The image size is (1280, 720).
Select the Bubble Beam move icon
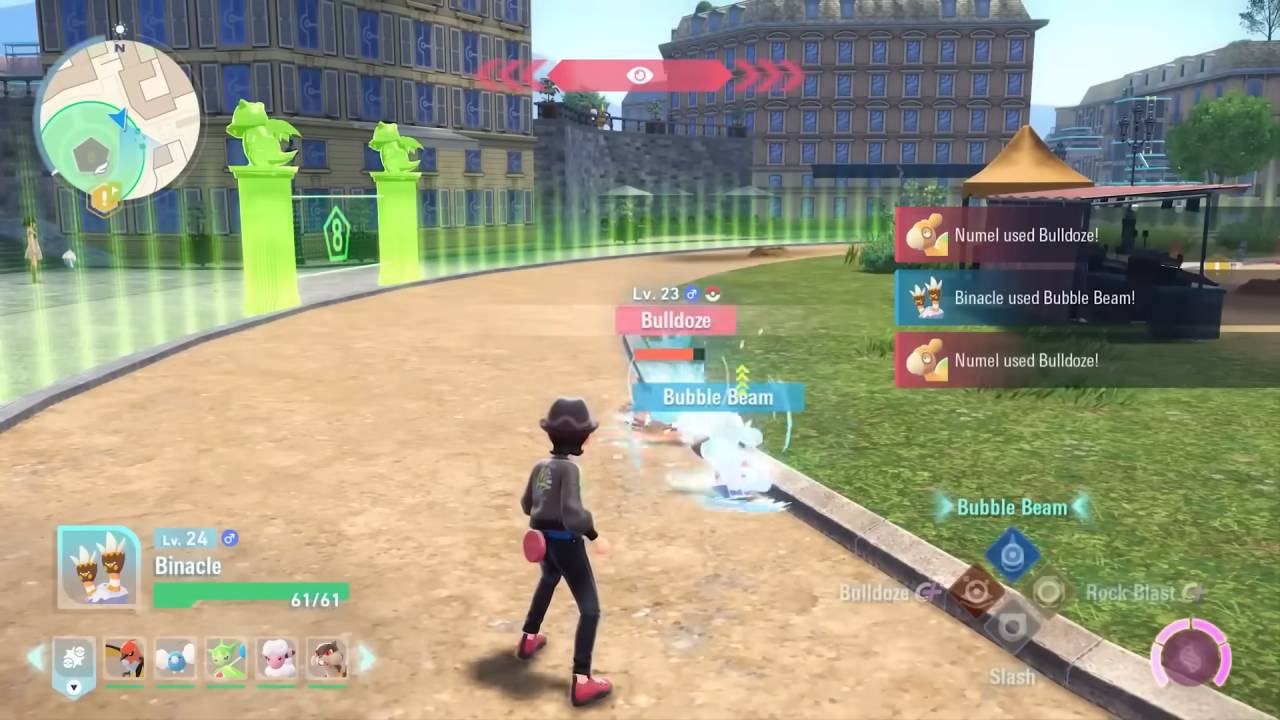point(1014,553)
